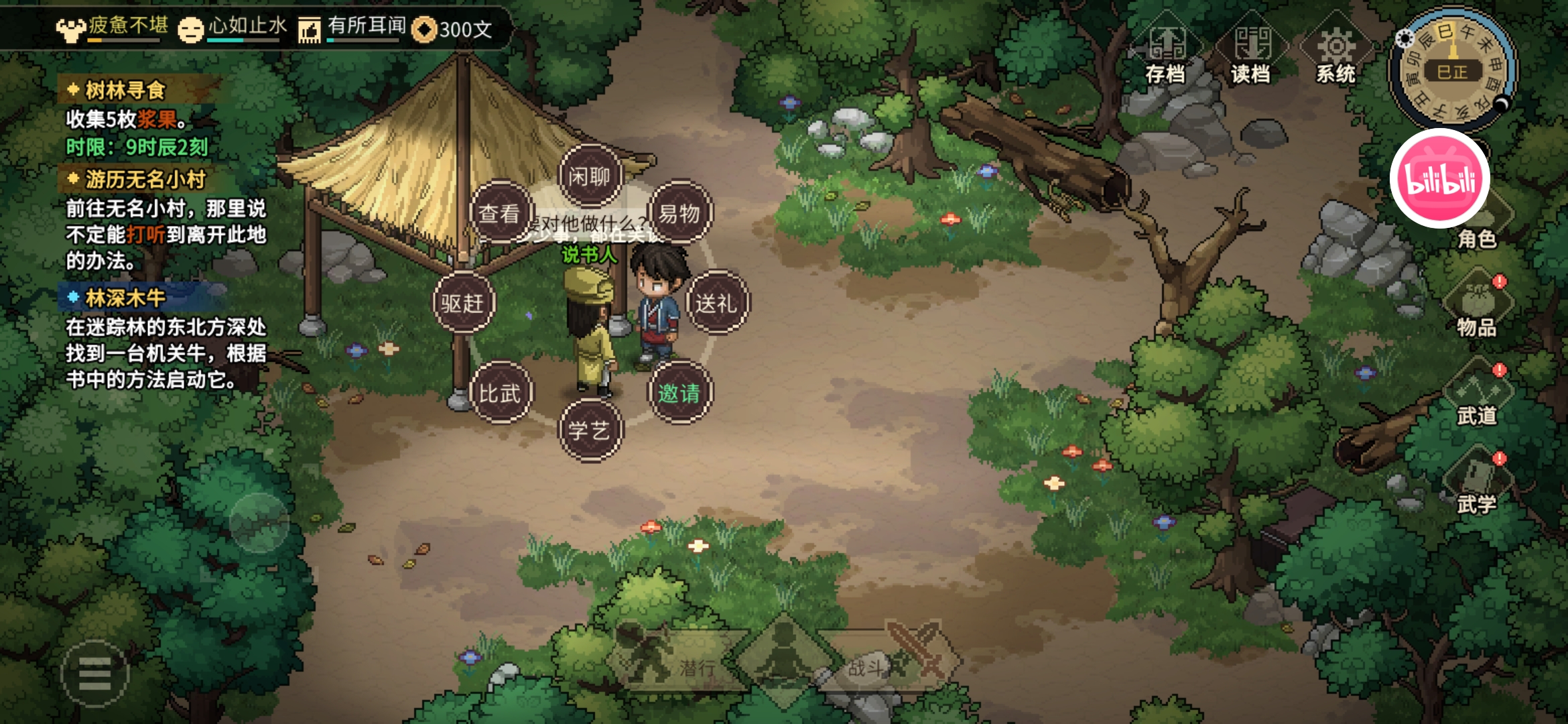This screenshot has width=1568, height=724.
Task: Toggle 潜行 stealth mode
Action: pos(677,660)
